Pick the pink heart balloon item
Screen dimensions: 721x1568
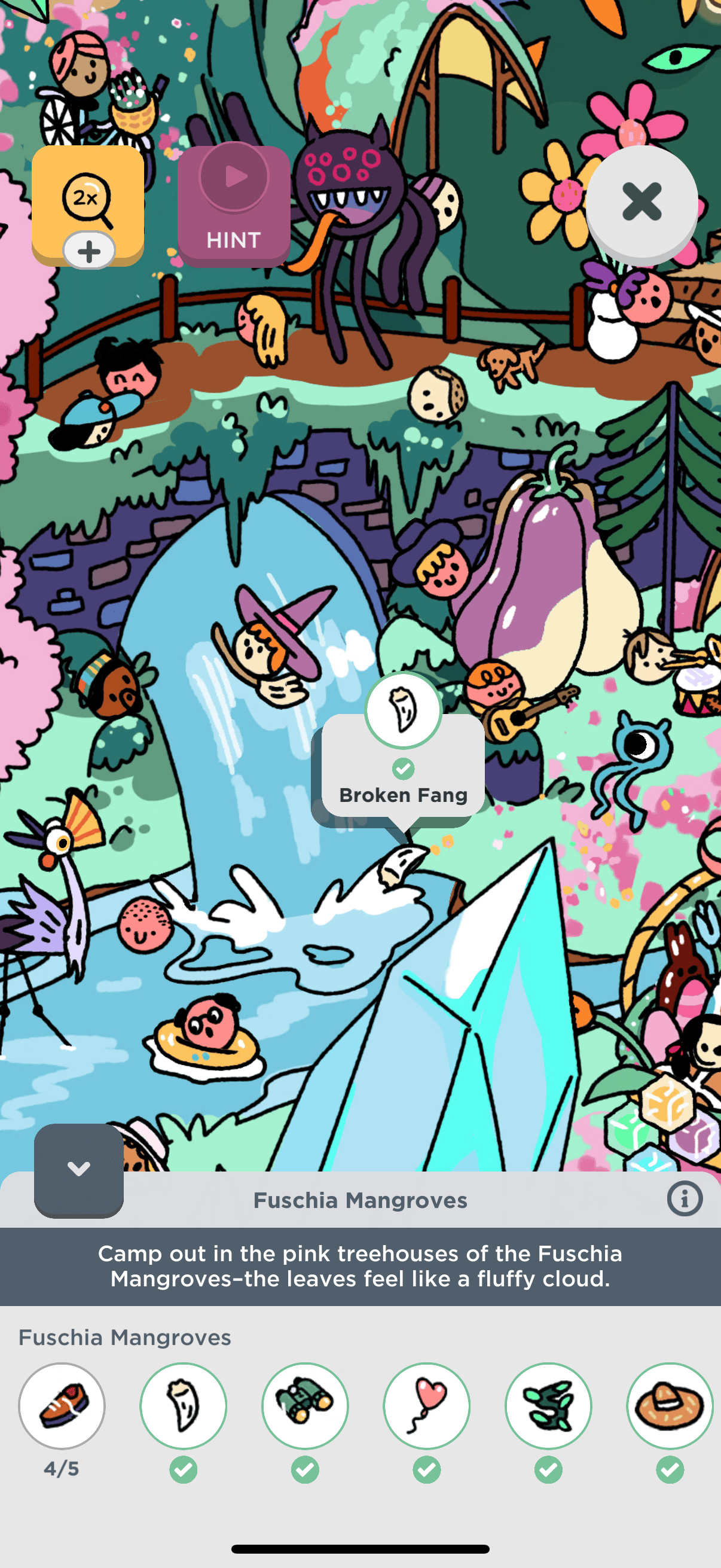pyautogui.click(x=426, y=1405)
